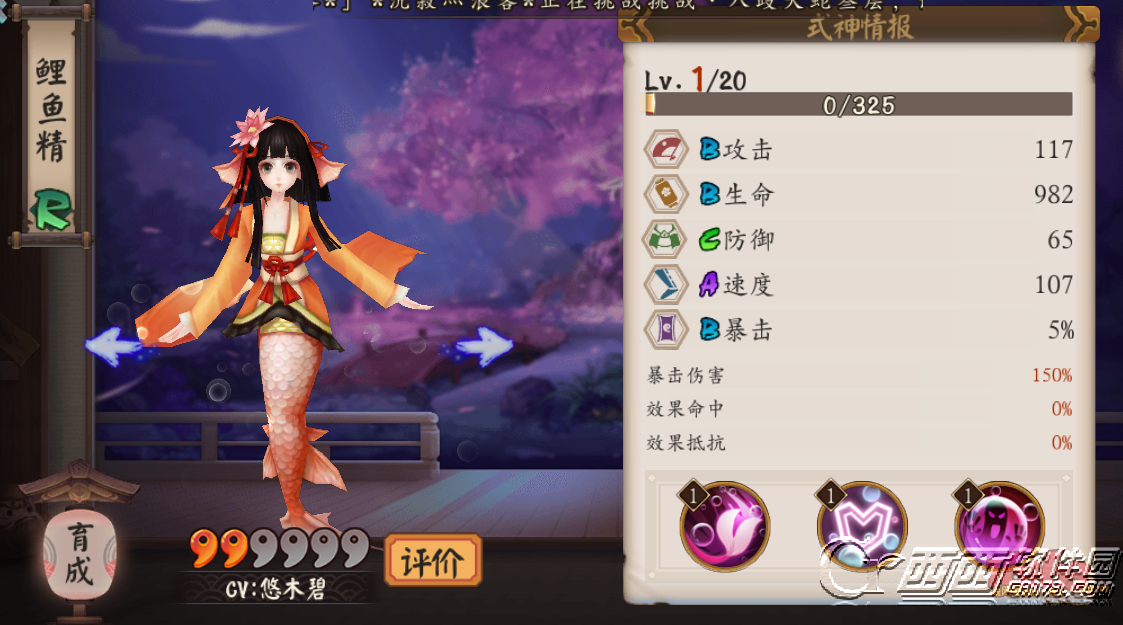Select the bubble shield skill icon

click(862, 529)
